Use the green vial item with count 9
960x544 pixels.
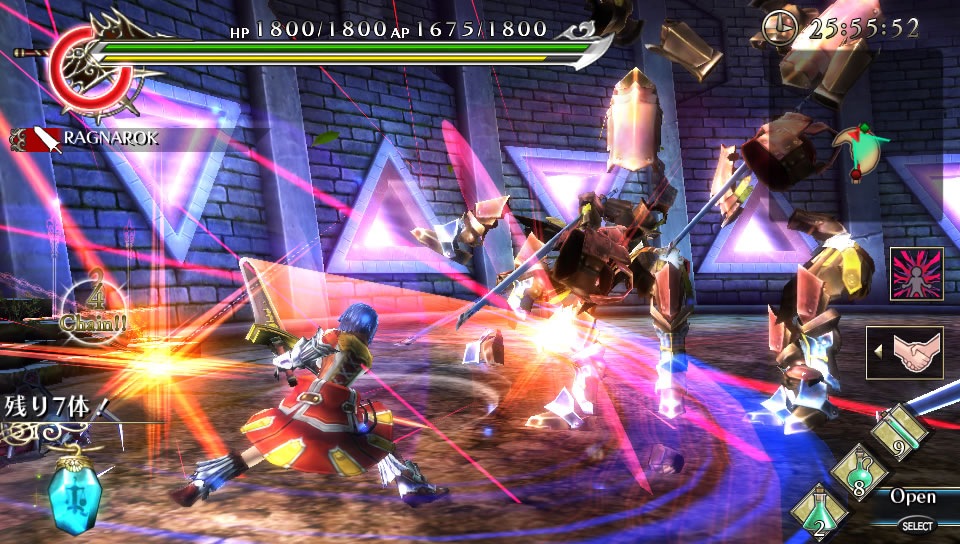click(899, 432)
